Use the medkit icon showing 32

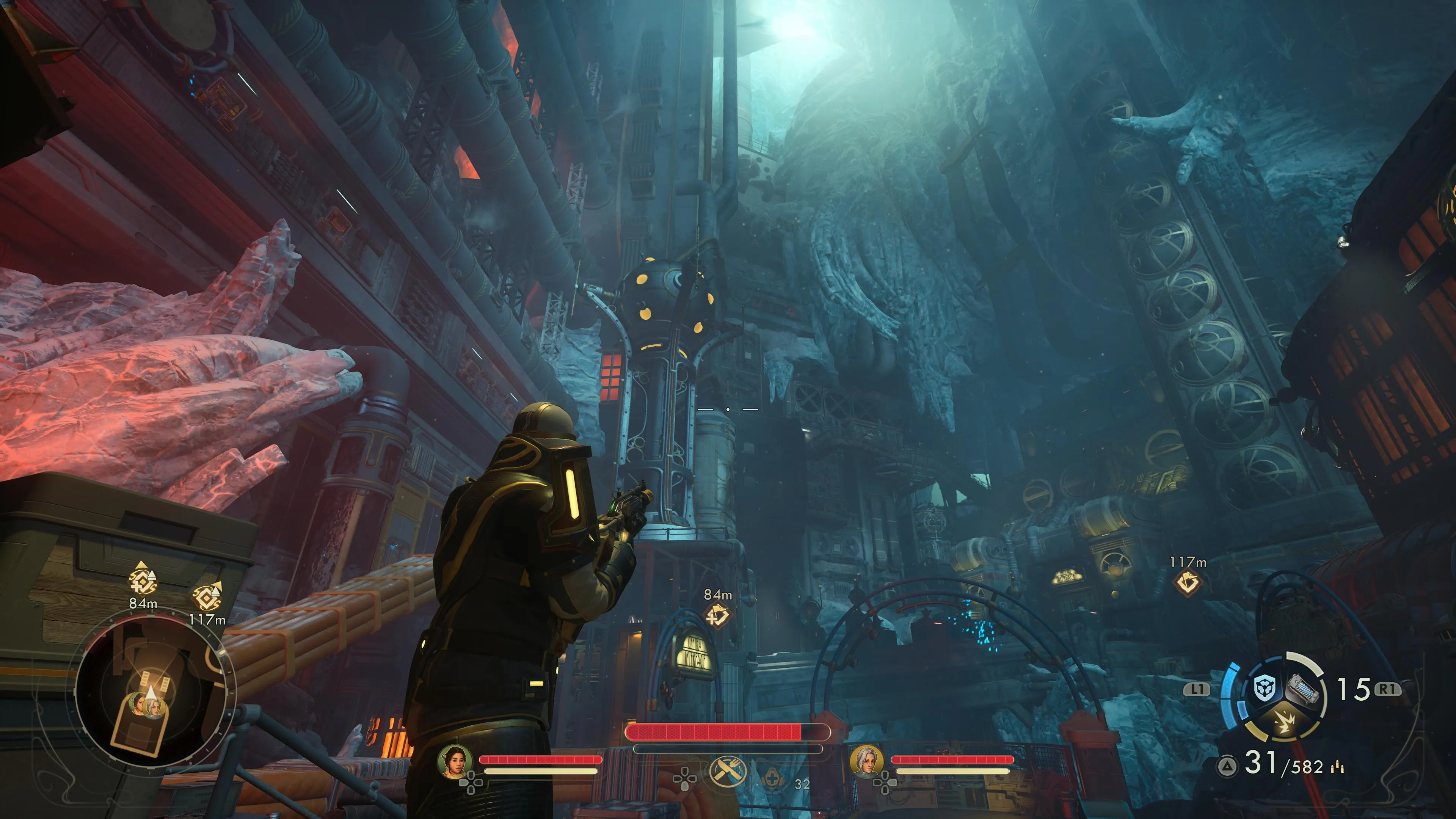coord(772,781)
